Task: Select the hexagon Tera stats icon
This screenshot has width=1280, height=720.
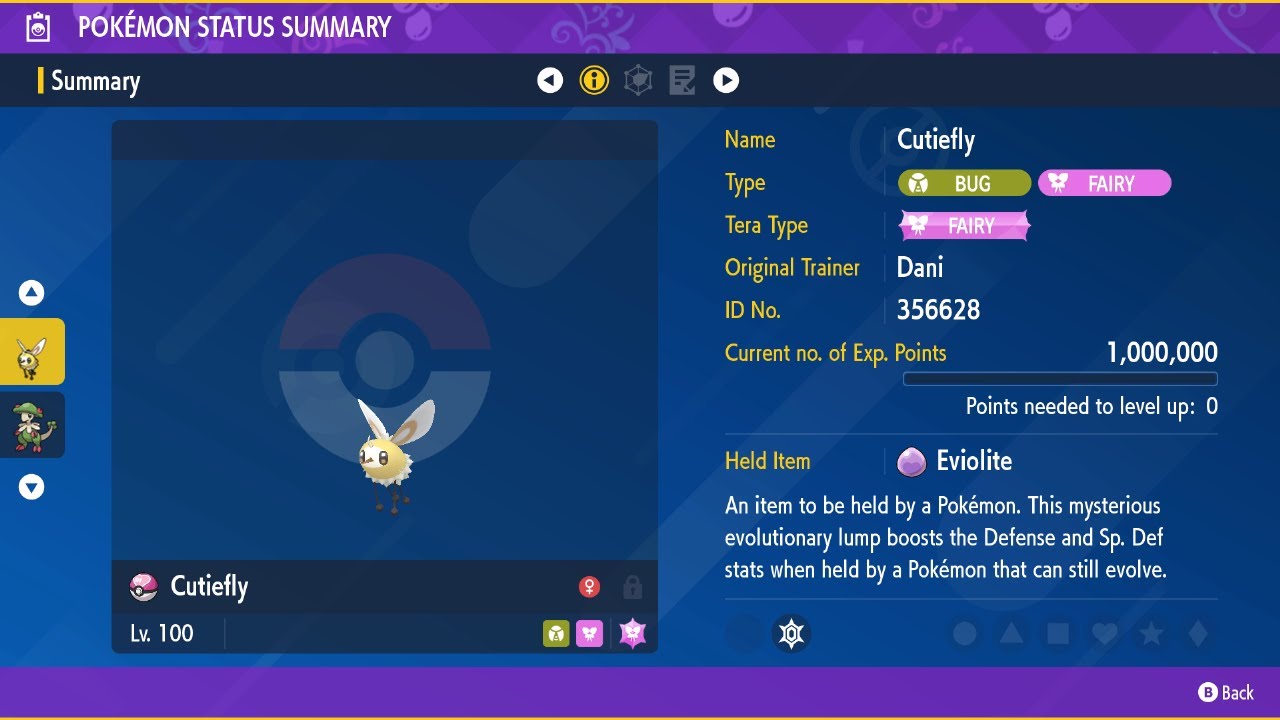Action: (x=638, y=80)
